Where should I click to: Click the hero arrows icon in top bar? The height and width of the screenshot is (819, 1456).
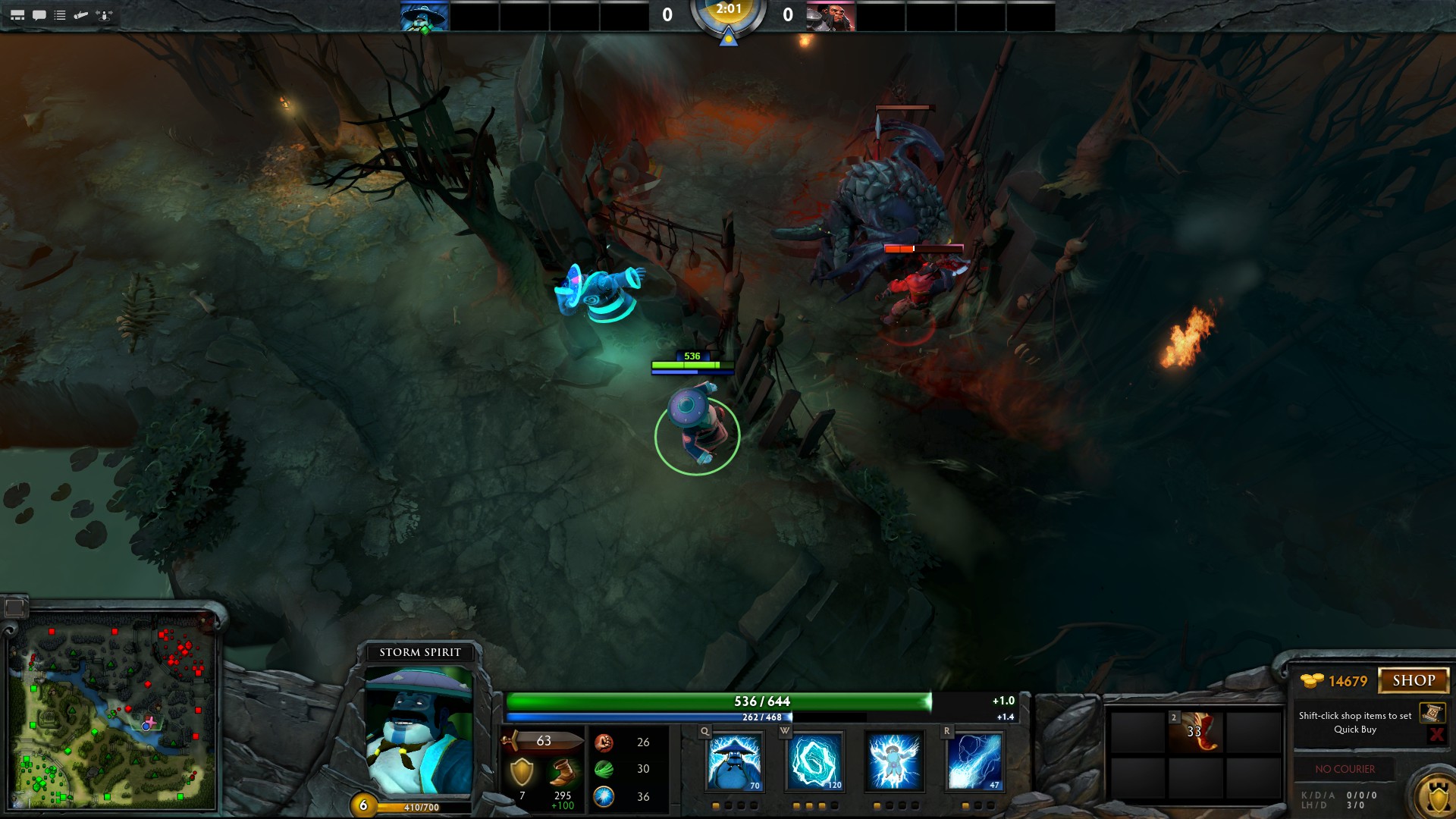(x=105, y=15)
